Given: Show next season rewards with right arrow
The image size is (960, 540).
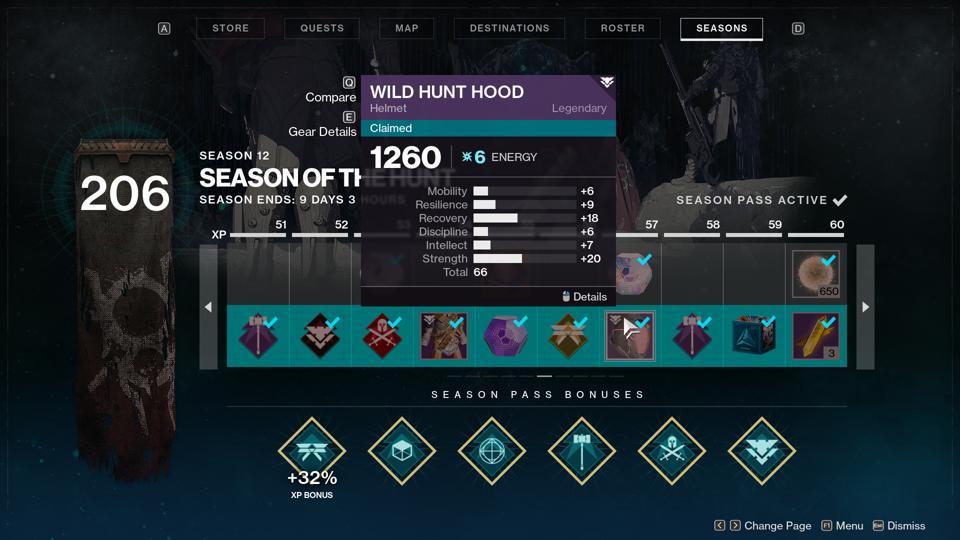Looking at the screenshot, I should pos(866,307).
